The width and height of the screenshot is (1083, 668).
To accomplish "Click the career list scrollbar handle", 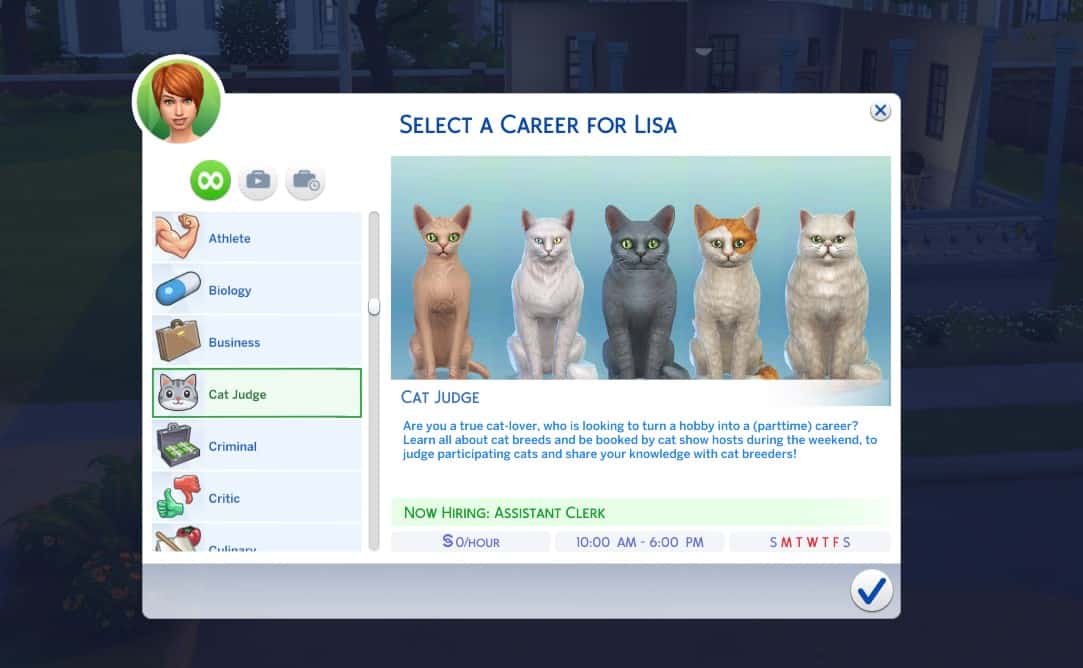I will coord(374,306).
